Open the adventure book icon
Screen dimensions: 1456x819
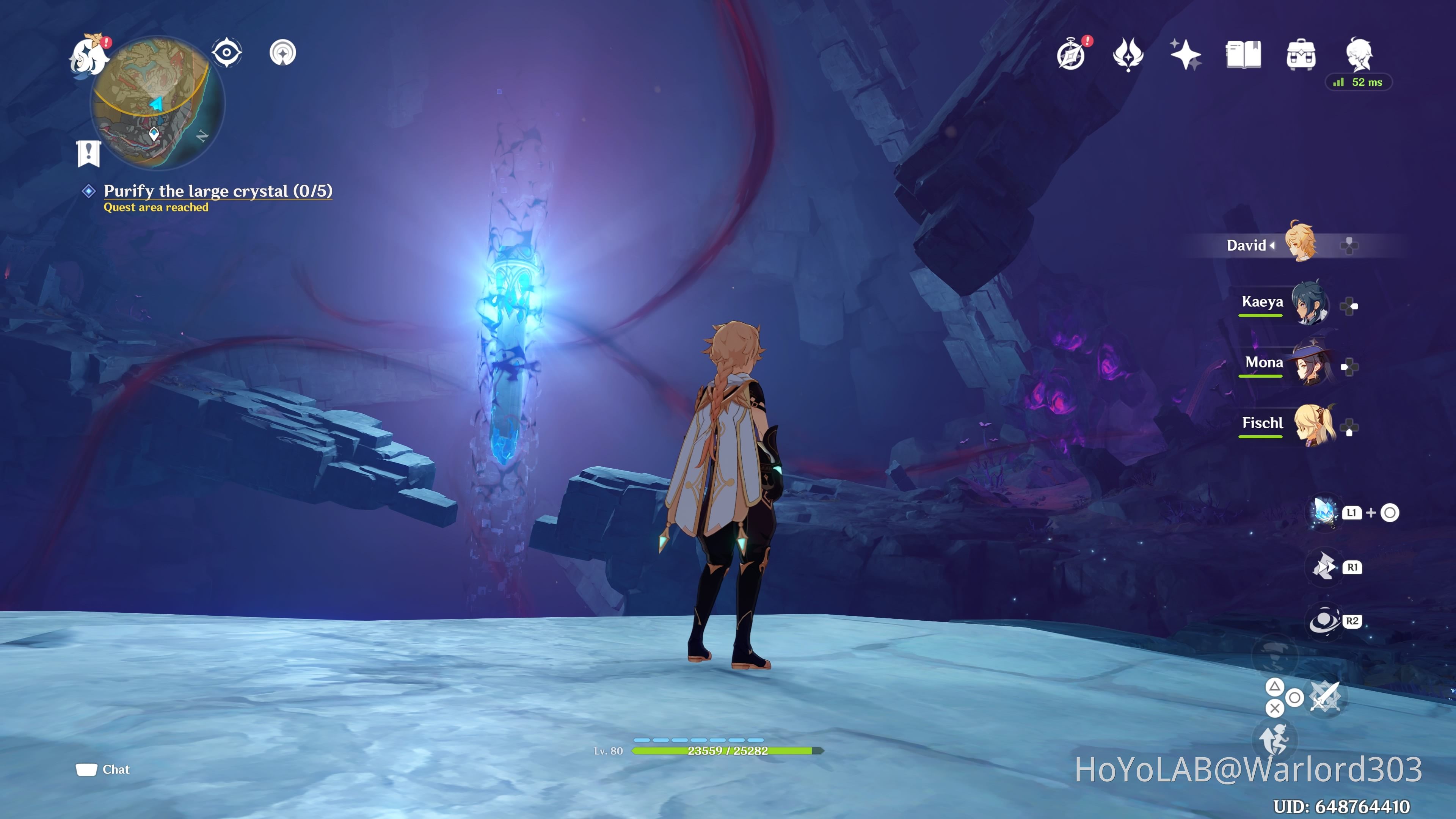(1244, 55)
